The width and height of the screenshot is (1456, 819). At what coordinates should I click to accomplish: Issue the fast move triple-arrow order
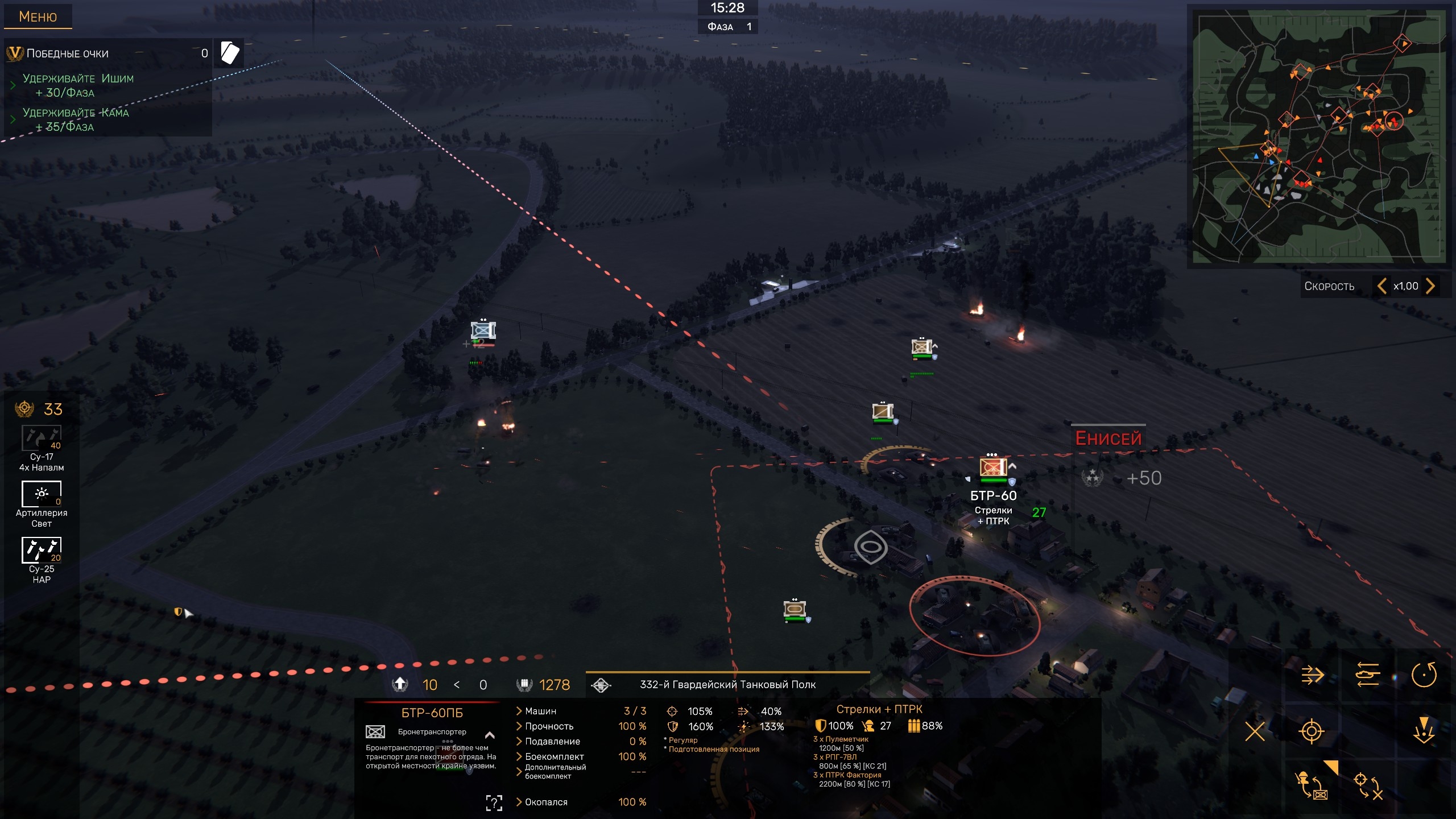(1312, 675)
